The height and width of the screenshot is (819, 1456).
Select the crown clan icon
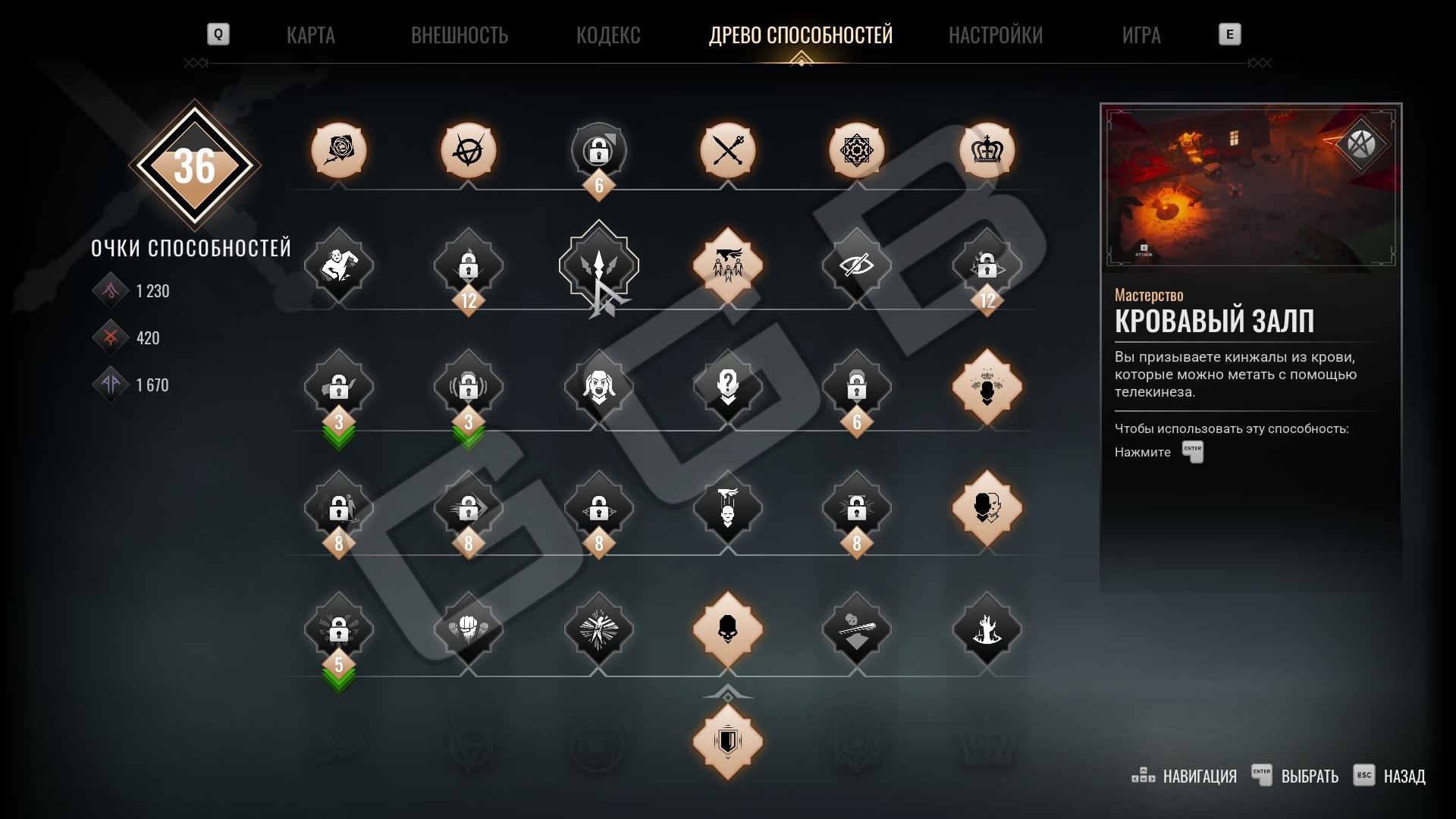(987, 150)
